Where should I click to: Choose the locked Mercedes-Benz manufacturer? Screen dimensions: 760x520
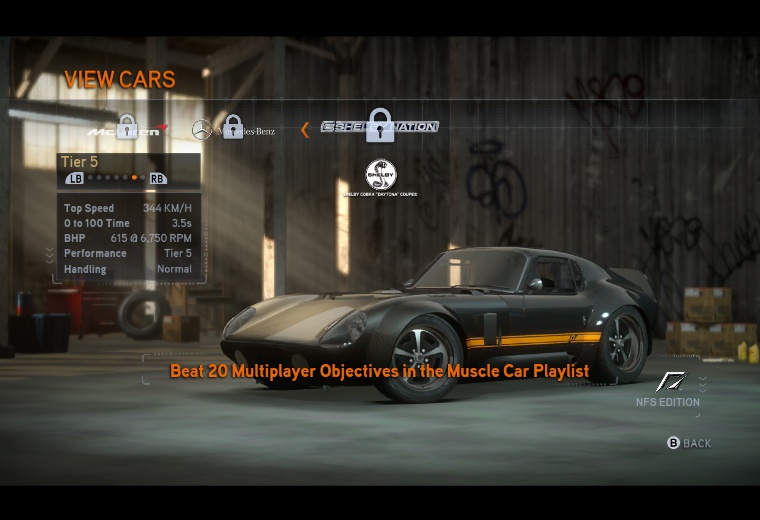(233, 129)
